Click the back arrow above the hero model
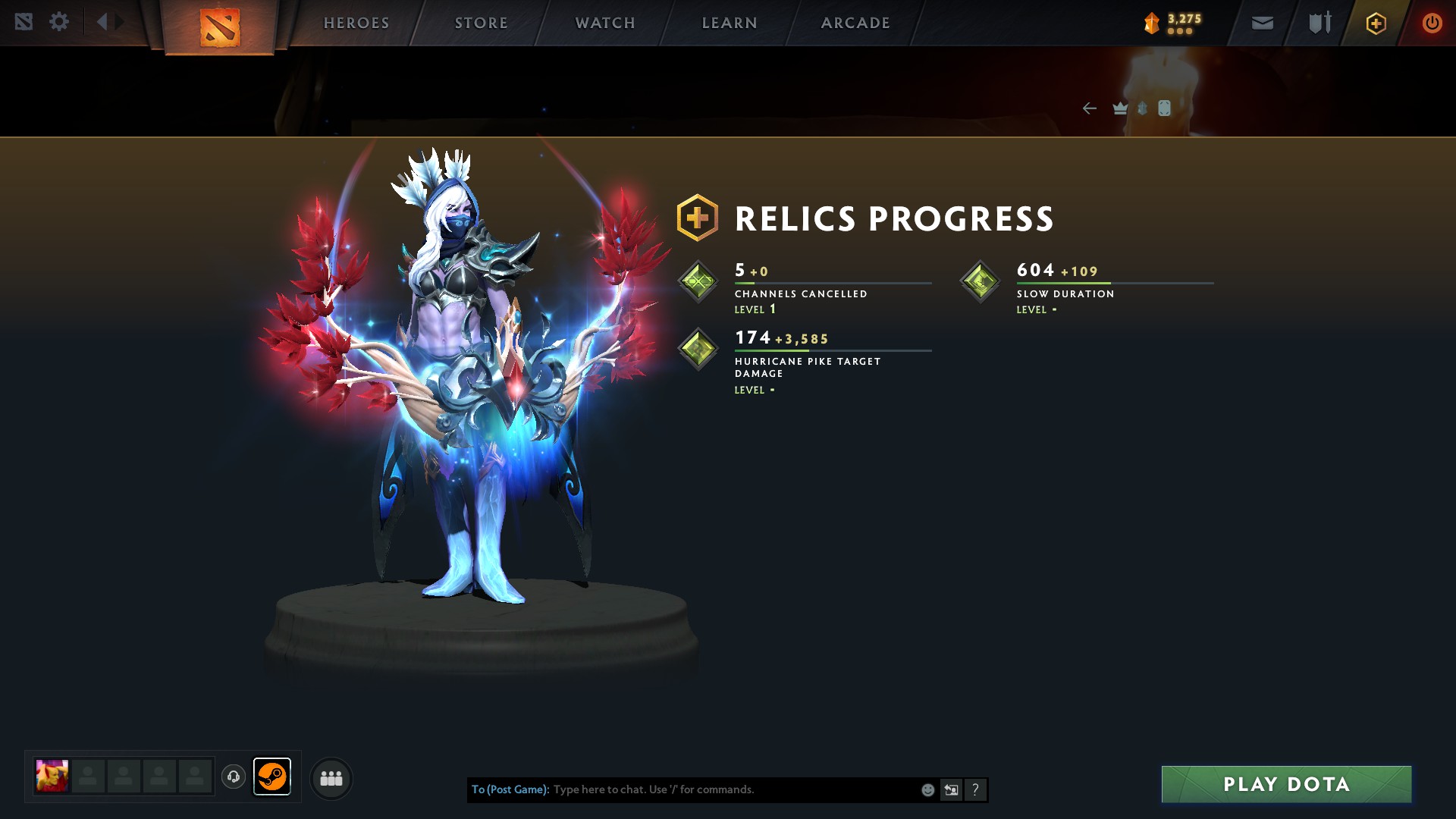The height and width of the screenshot is (819, 1456). (x=1090, y=108)
